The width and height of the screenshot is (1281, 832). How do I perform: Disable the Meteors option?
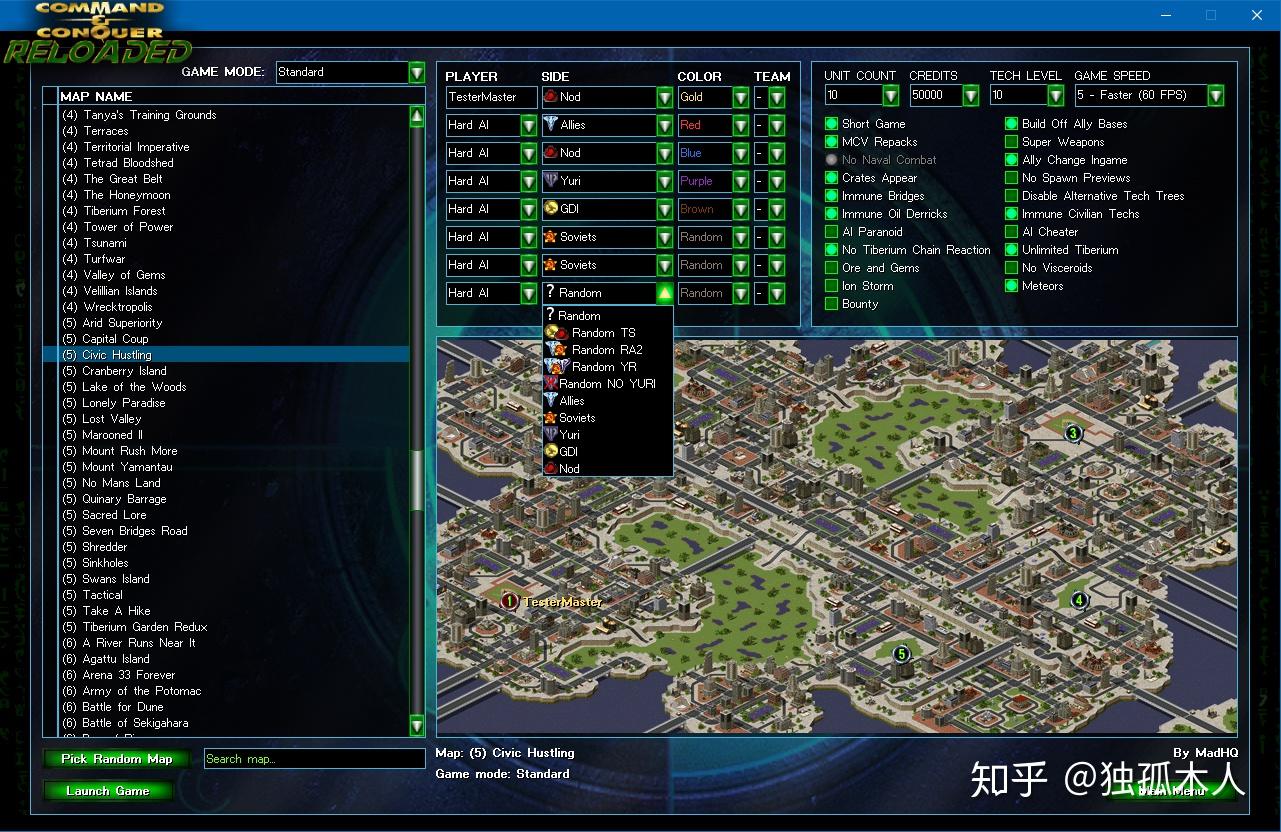pyautogui.click(x=1010, y=285)
